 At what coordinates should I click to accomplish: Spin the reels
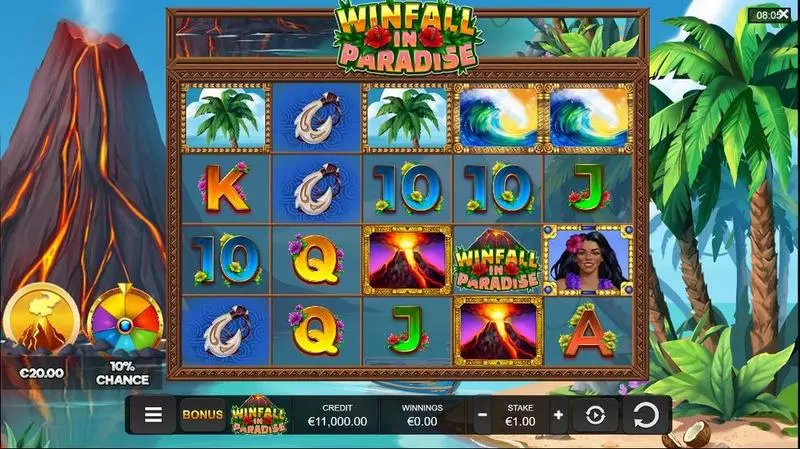click(x=645, y=414)
